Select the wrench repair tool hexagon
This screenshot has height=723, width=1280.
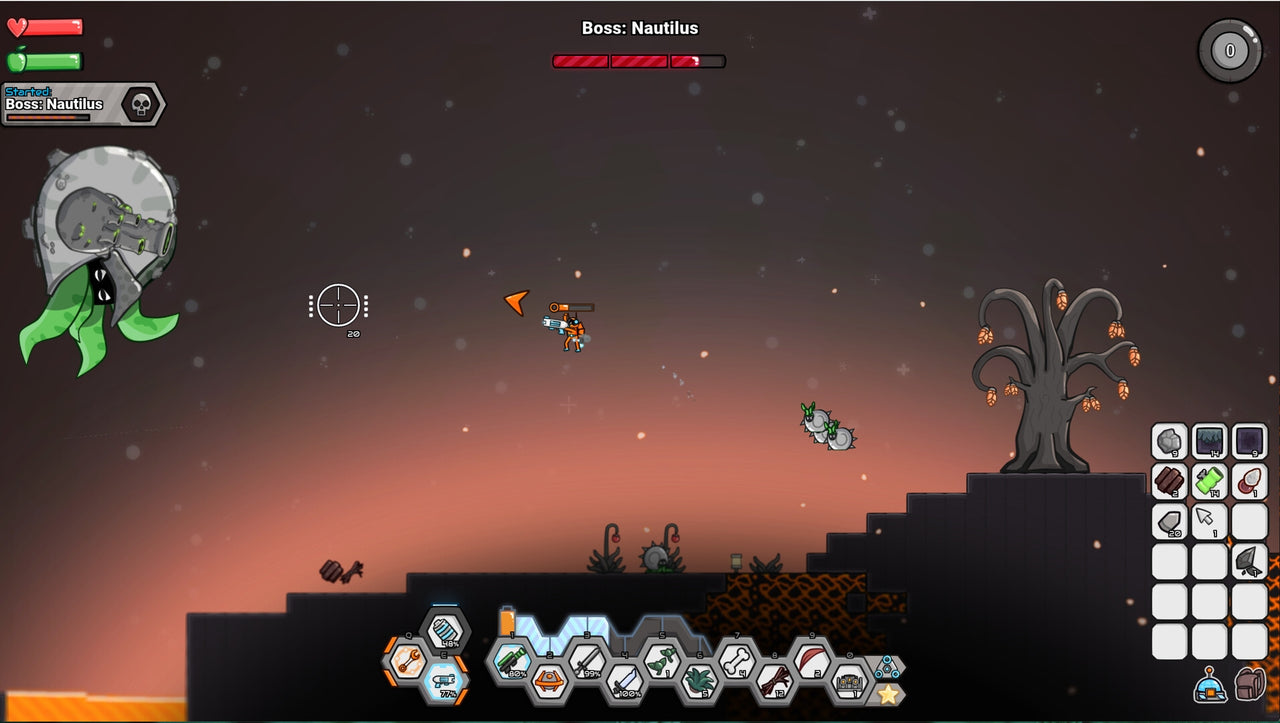408,661
